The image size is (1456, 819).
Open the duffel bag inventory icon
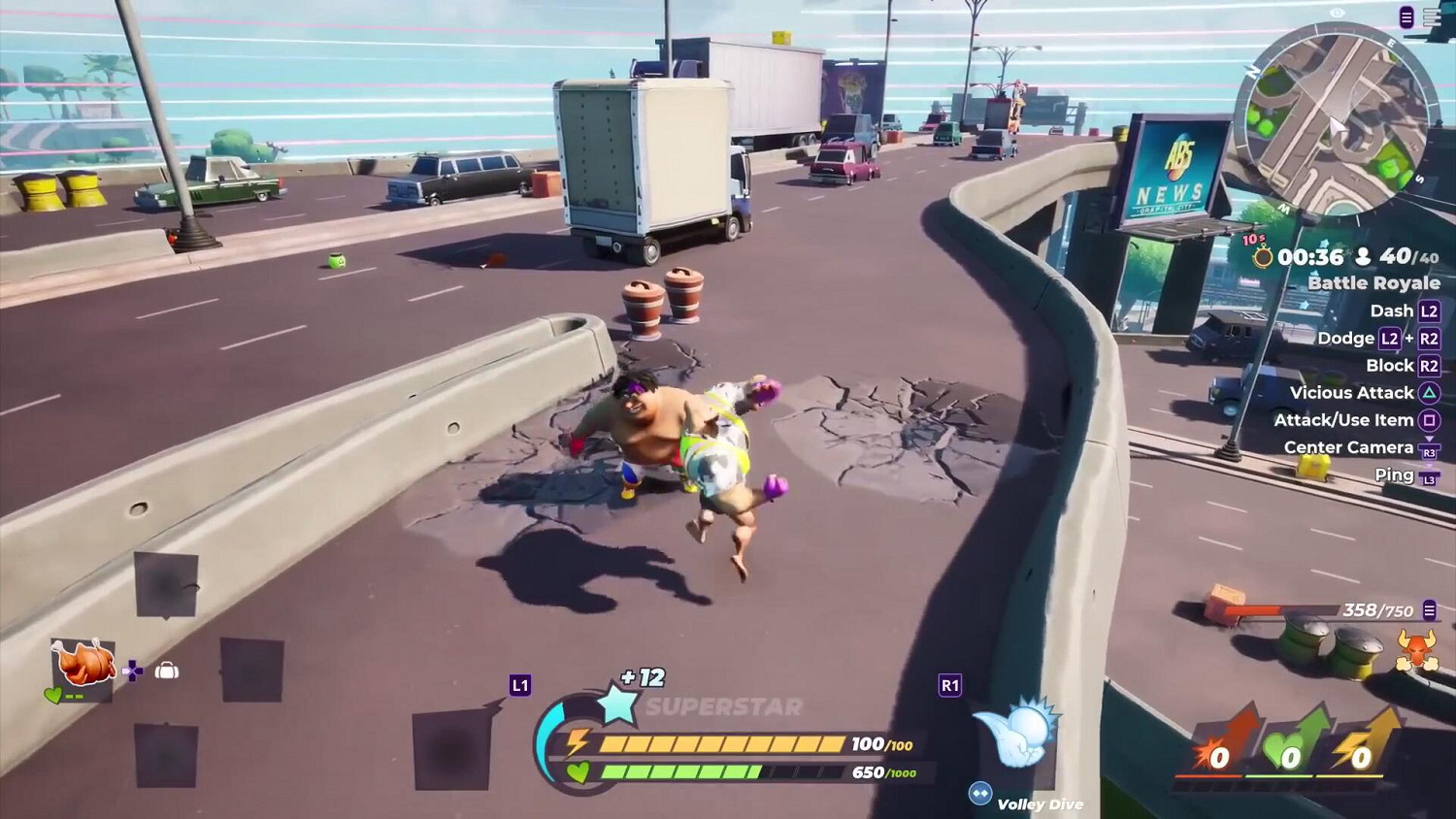click(167, 670)
